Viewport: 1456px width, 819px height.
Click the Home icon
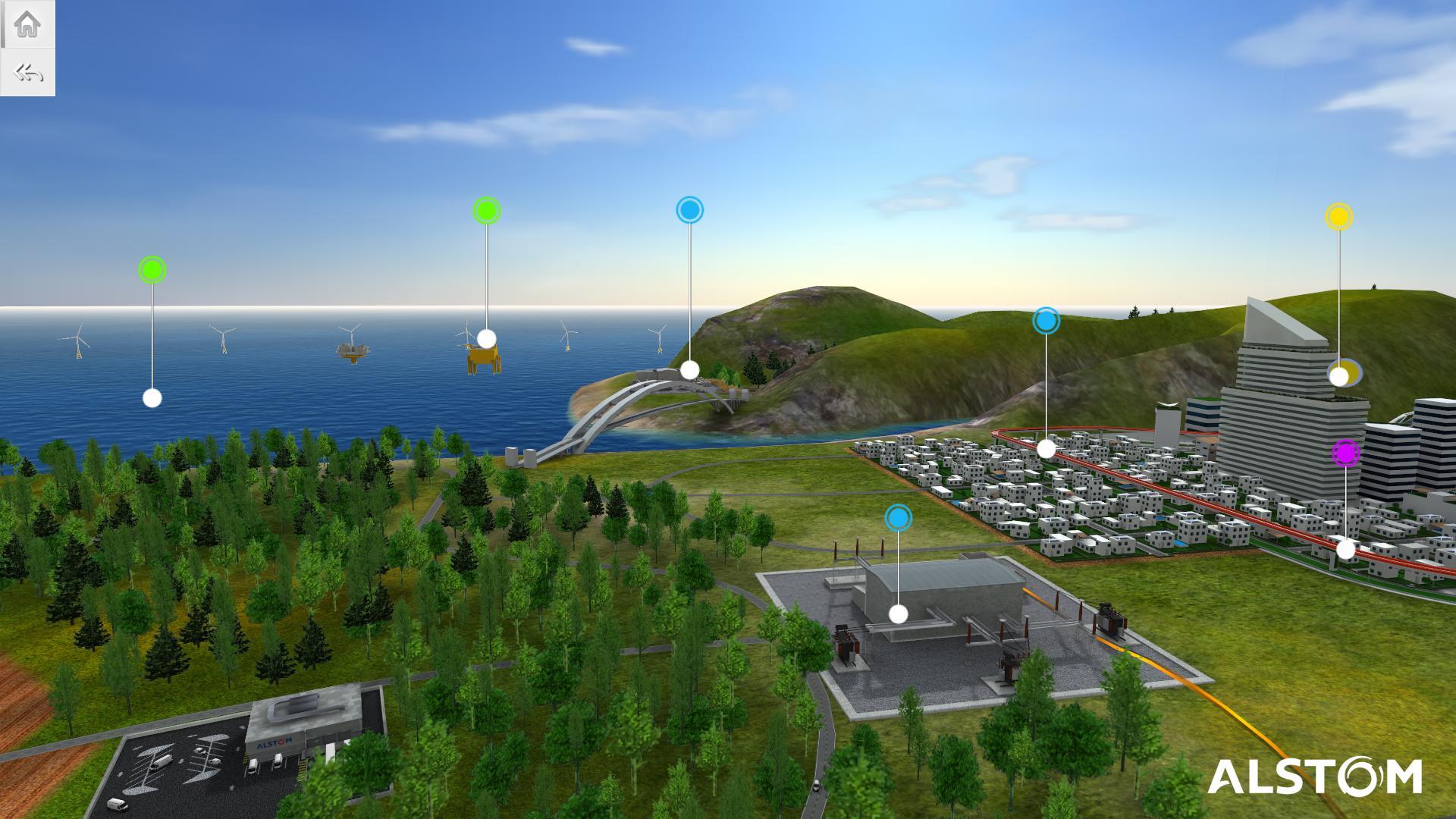28,23
